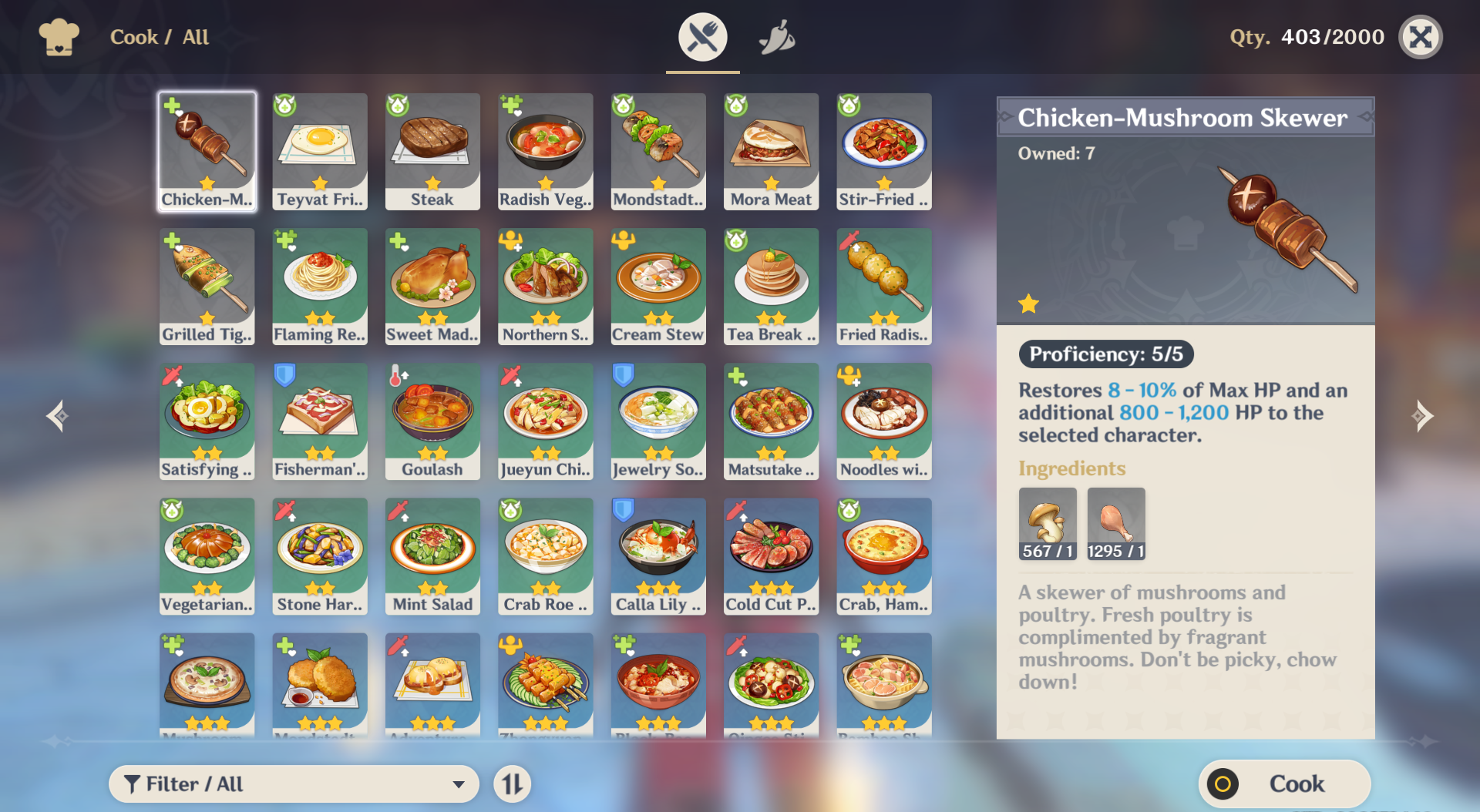The width and height of the screenshot is (1480, 812).
Task: Cook the selected dish
Action: pyautogui.click(x=1284, y=783)
